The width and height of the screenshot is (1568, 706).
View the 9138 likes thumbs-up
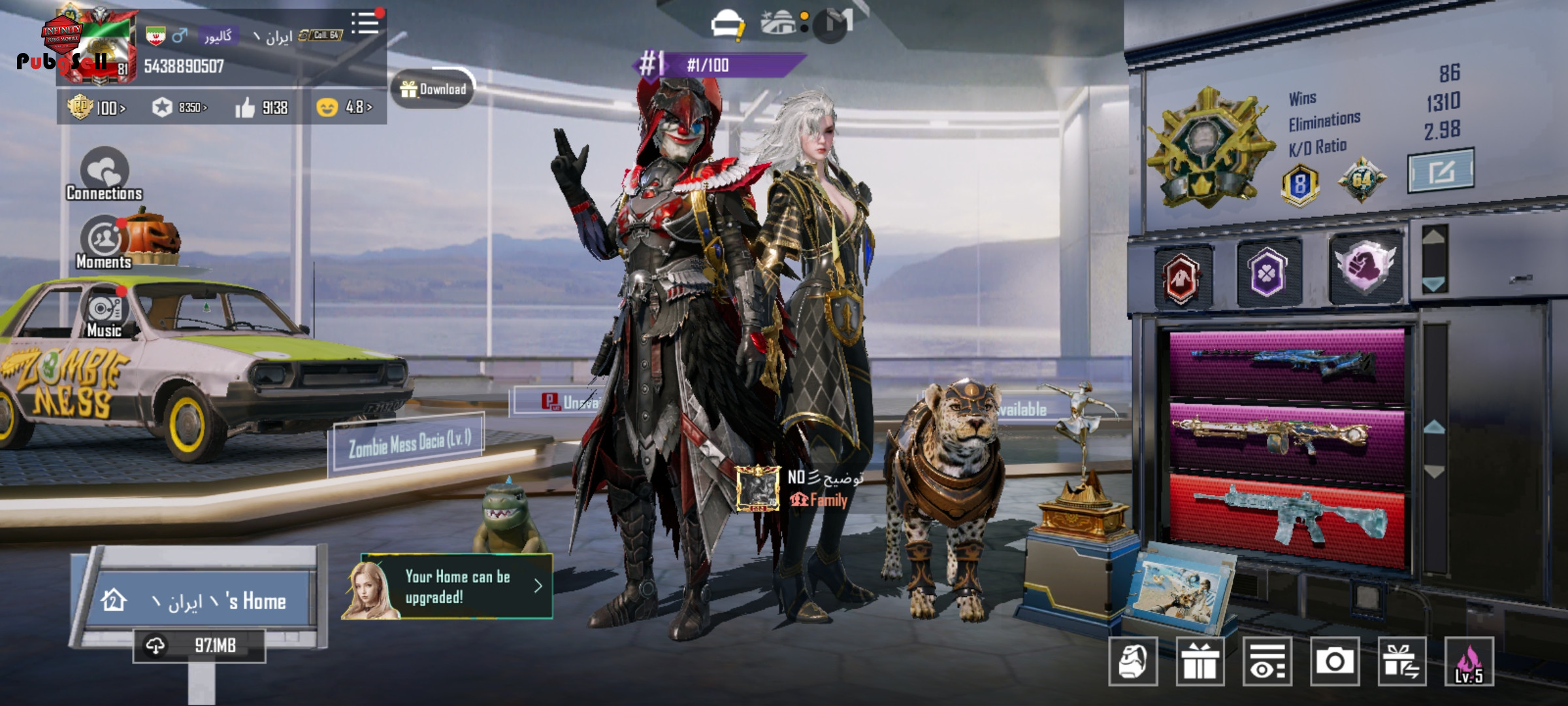click(x=262, y=107)
